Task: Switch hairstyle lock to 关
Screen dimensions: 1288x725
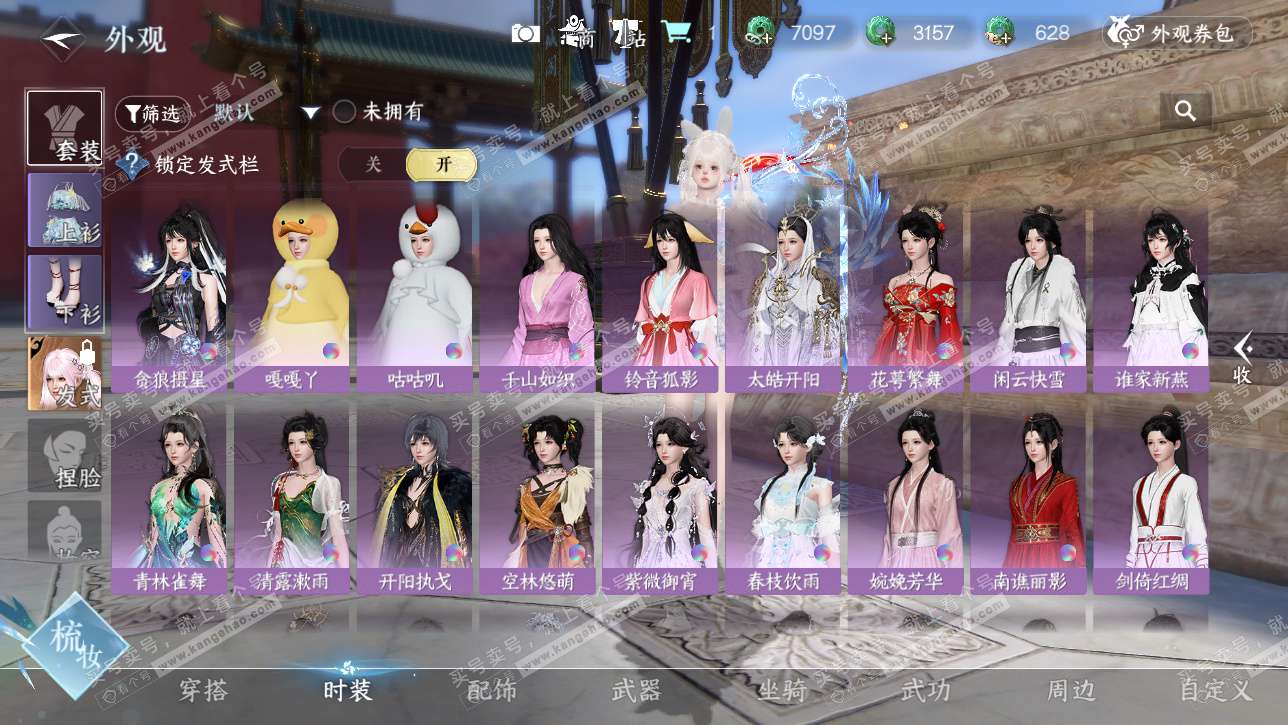Action: click(373, 165)
